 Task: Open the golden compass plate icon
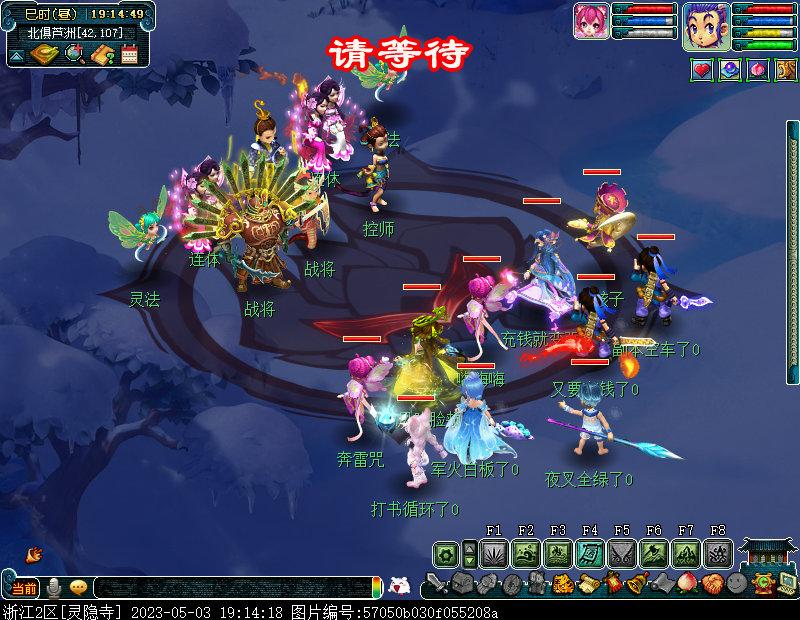pos(44,54)
